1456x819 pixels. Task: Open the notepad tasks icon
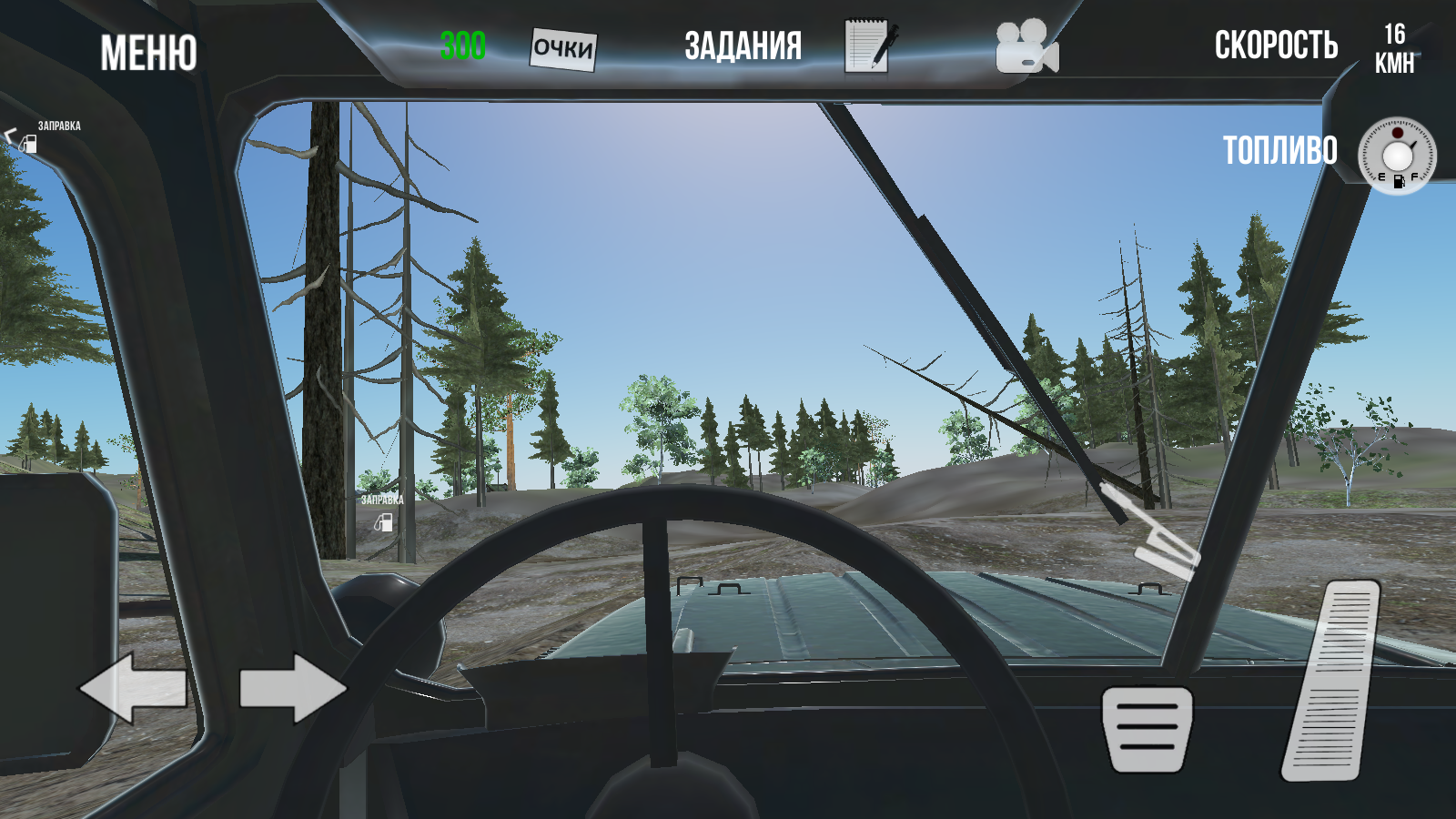[869, 44]
